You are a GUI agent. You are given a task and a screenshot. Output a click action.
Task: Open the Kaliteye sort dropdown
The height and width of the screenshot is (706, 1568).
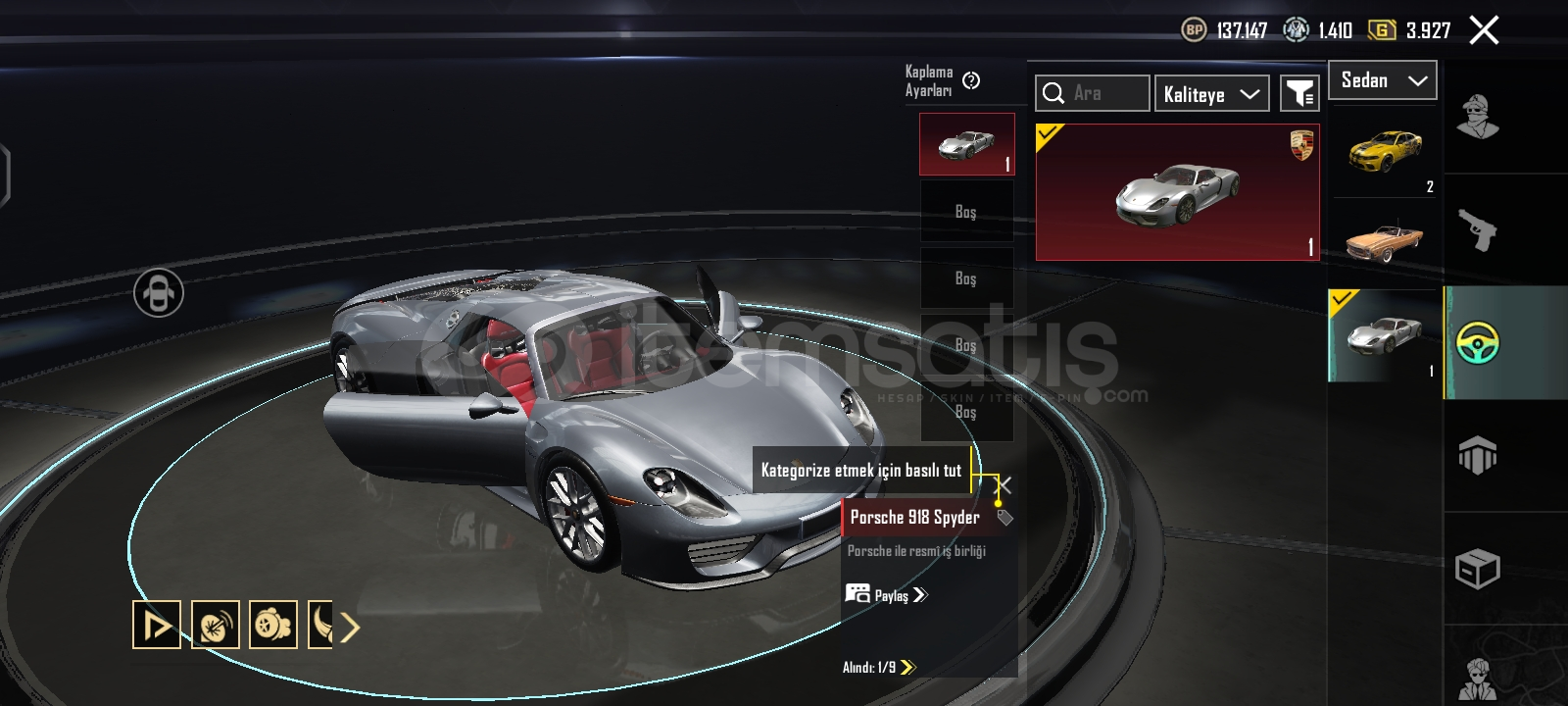pos(1211,94)
